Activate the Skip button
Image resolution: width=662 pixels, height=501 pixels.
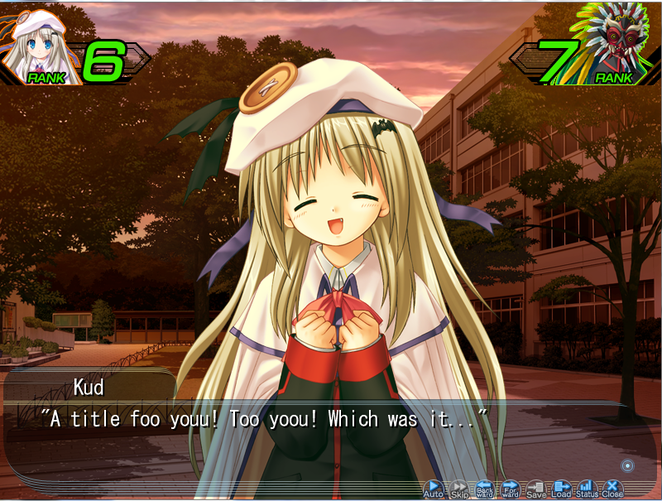pos(460,488)
